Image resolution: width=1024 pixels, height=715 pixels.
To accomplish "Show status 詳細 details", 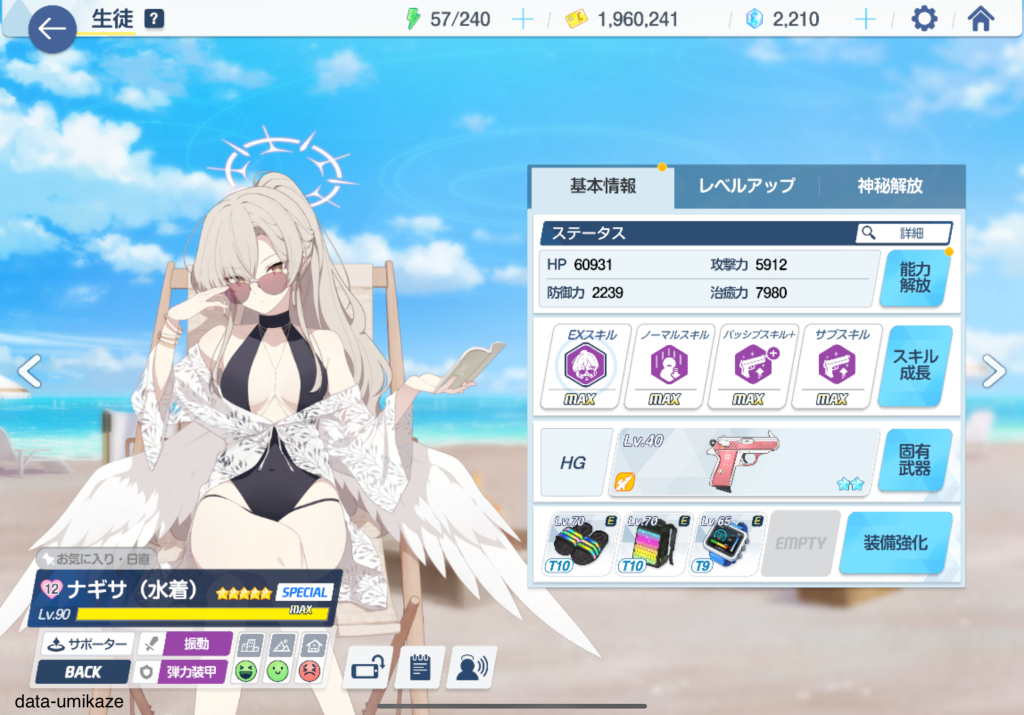I will click(x=903, y=233).
